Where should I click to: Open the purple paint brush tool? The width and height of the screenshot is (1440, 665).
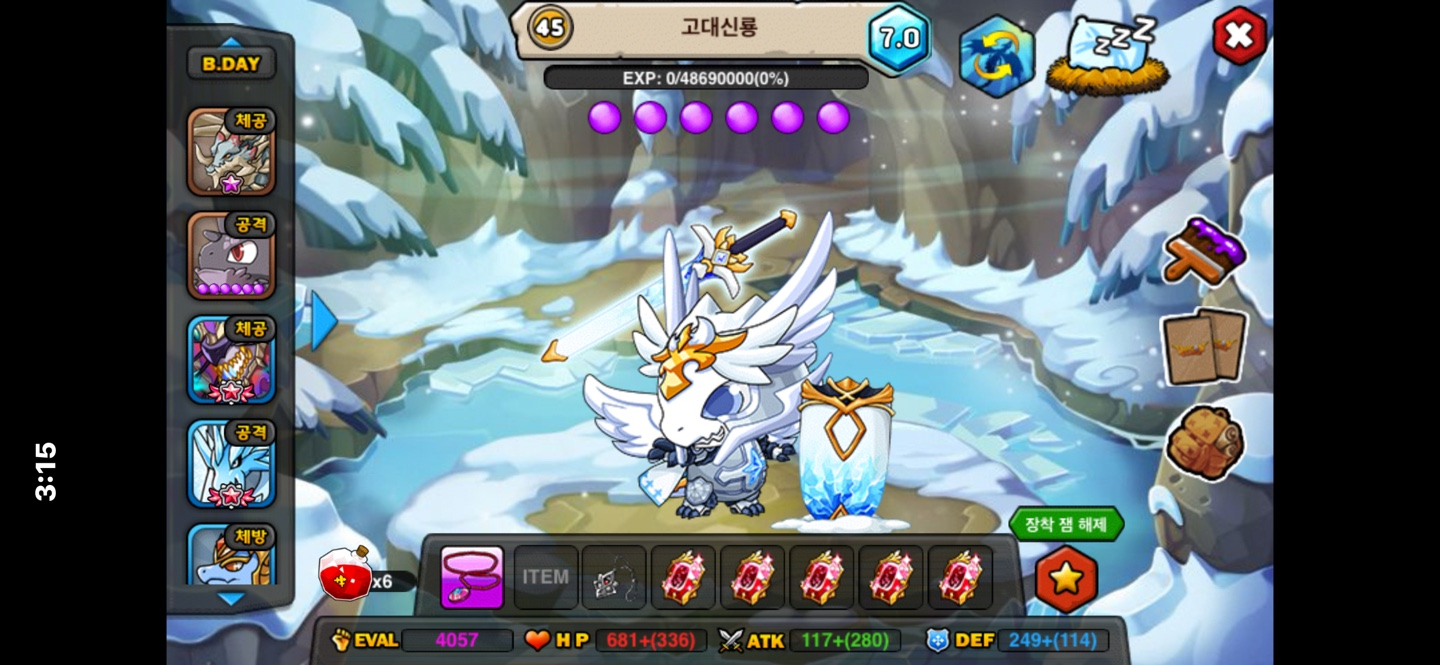tap(1205, 250)
